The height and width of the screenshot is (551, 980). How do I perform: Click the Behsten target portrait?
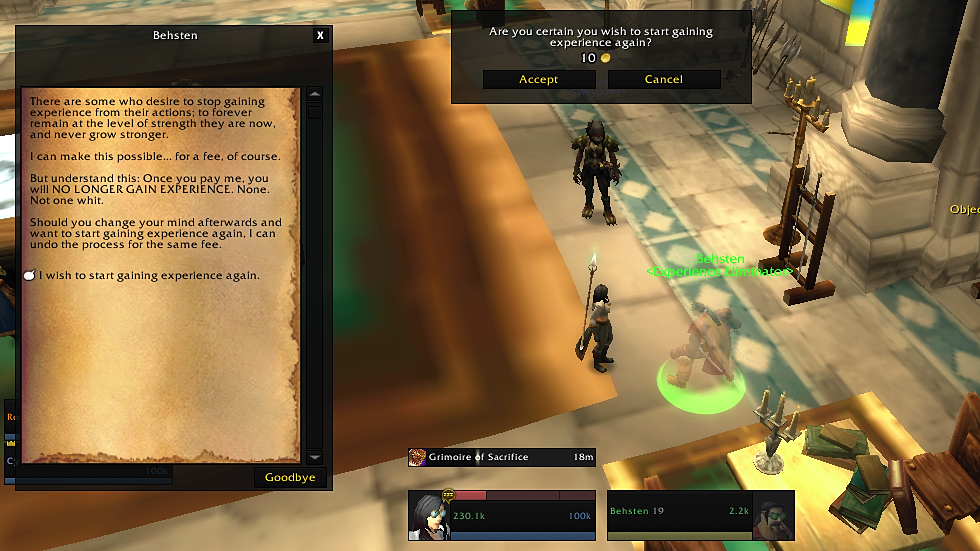[x=773, y=515]
